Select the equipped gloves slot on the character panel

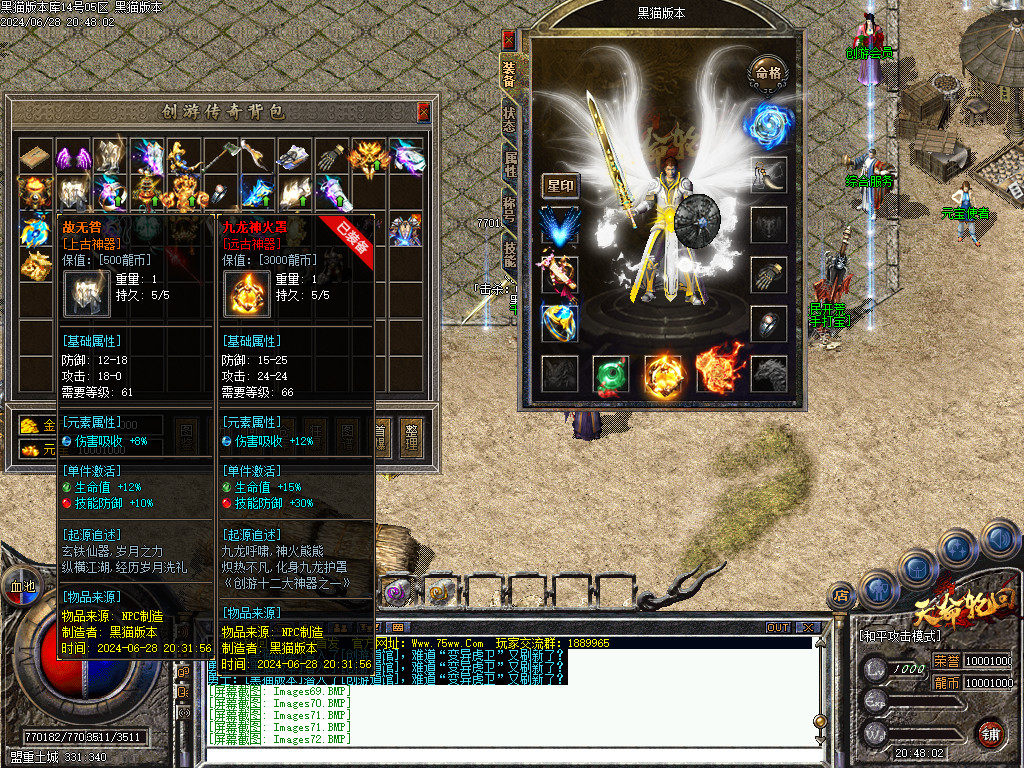pyautogui.click(x=768, y=274)
